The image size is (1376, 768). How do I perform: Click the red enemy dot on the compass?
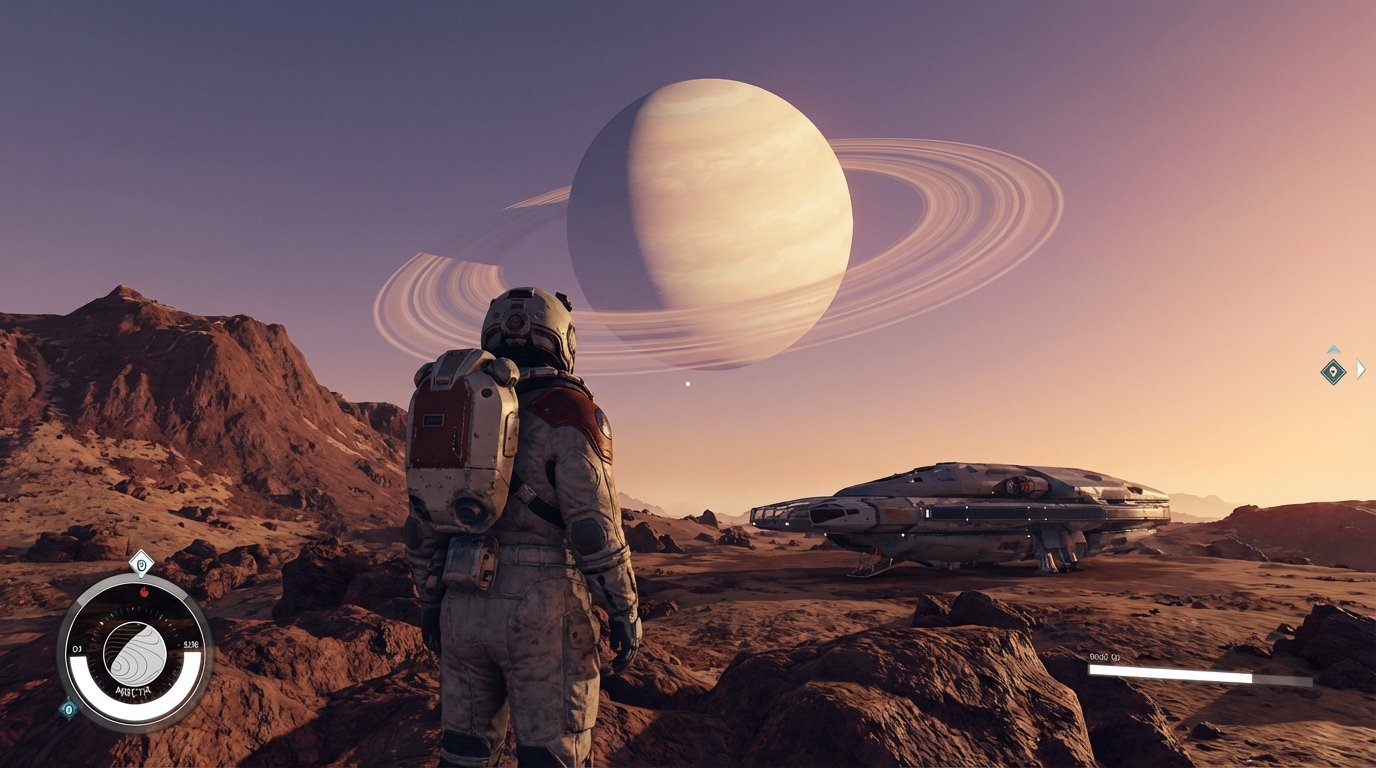144,591
